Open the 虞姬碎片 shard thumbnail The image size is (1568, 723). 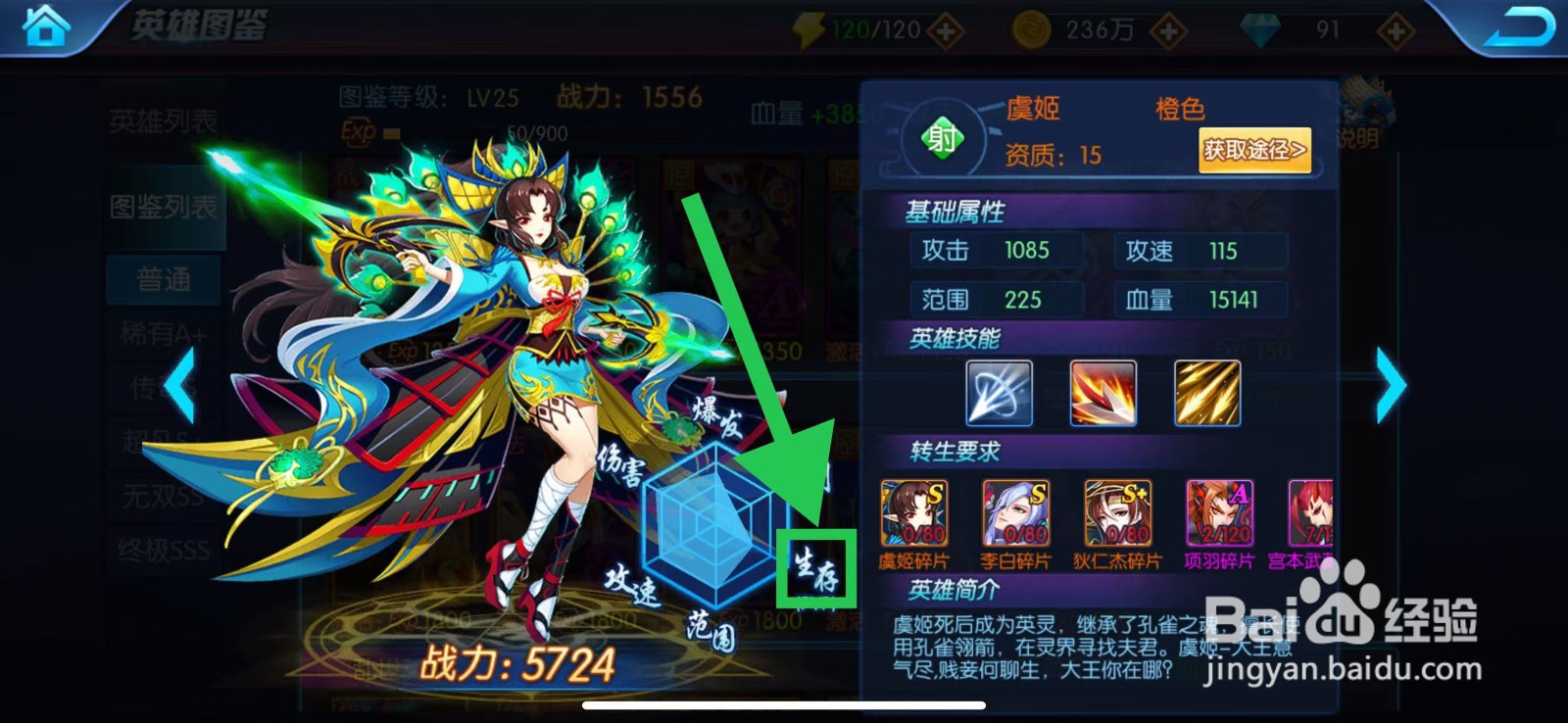pyautogui.click(x=914, y=513)
